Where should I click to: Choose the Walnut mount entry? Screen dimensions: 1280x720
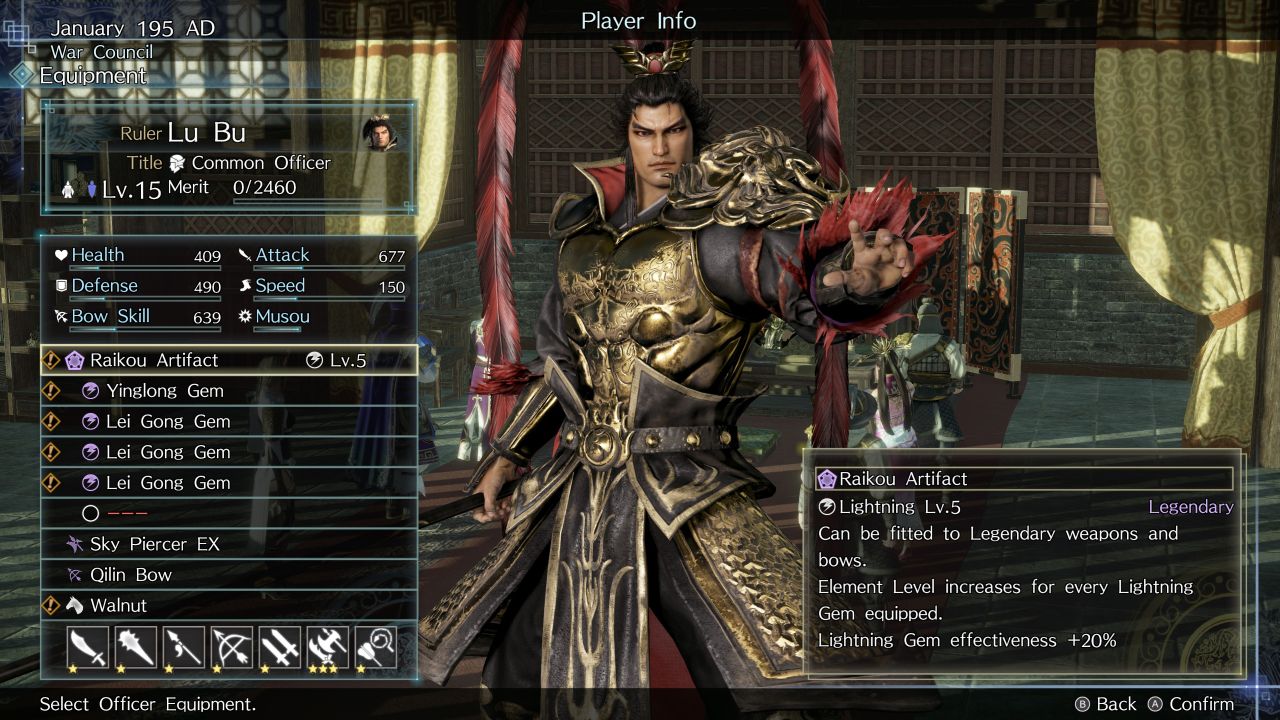click(228, 605)
